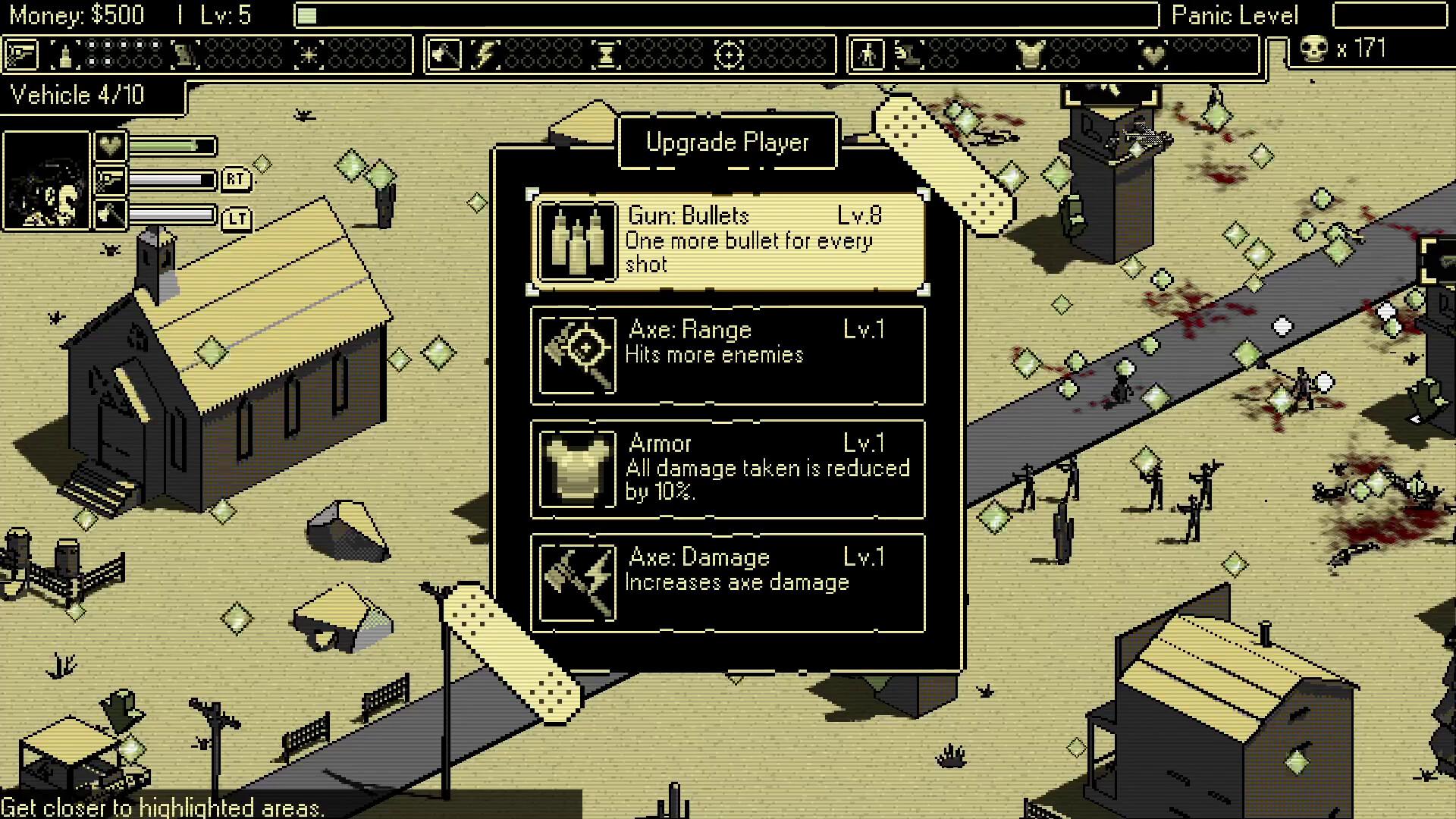Select the Axe: Damage upgrade card
The width and height of the screenshot is (1456, 819).
click(726, 582)
